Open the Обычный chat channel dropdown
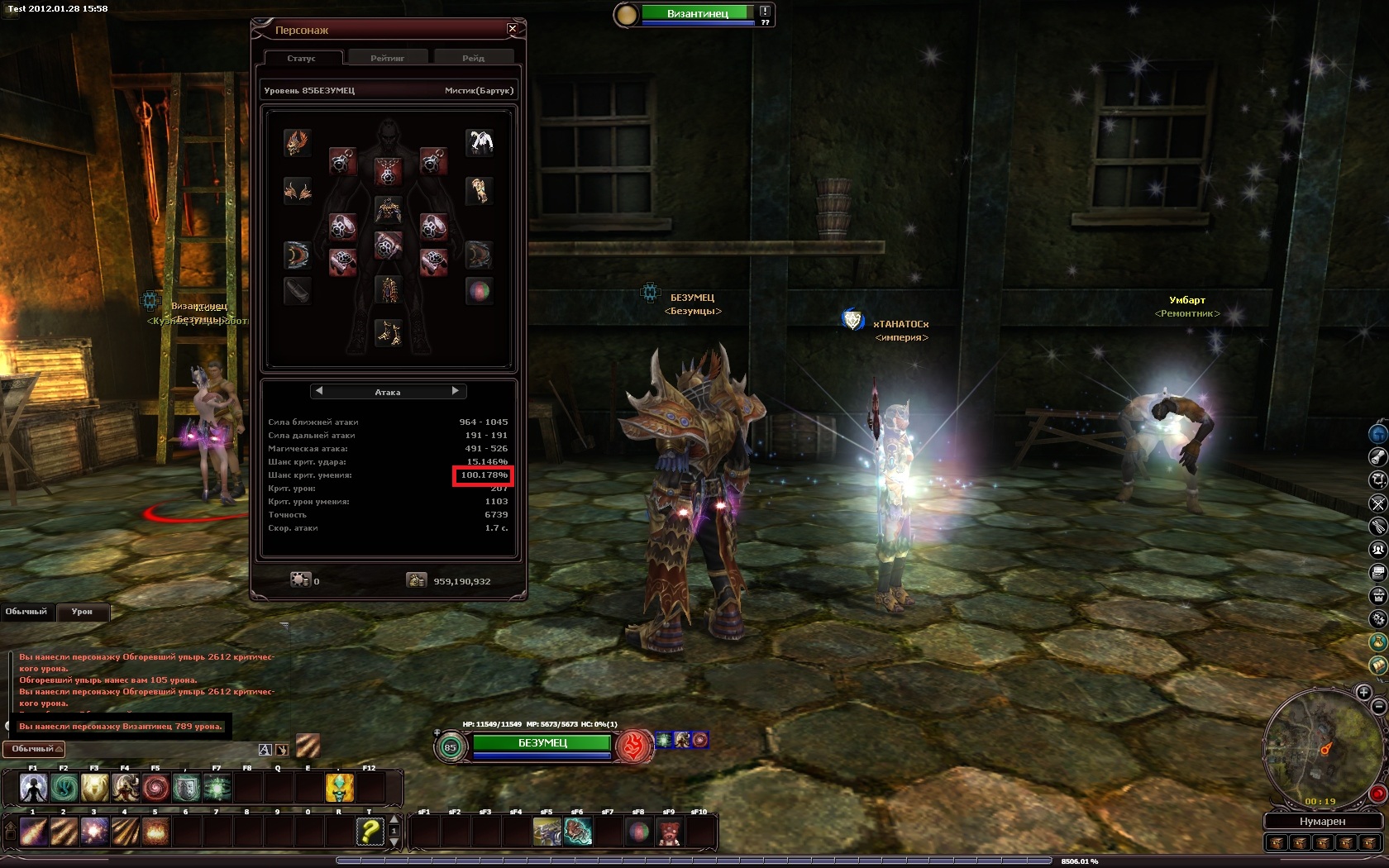The image size is (1389, 868). point(34,749)
